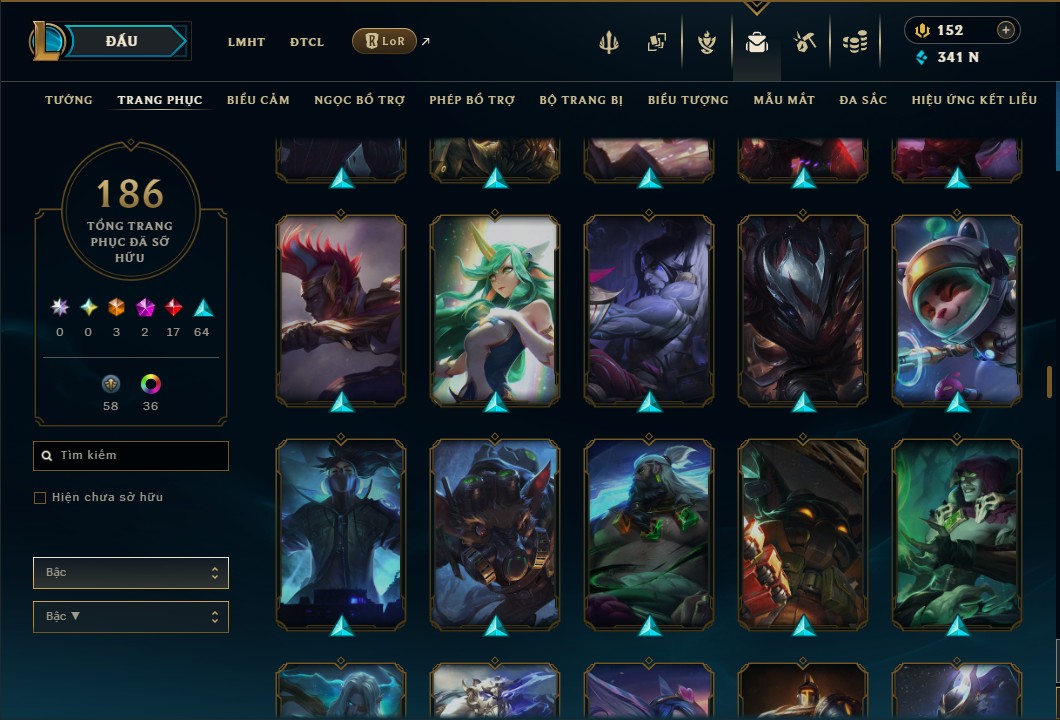The image size is (1060, 720).
Task: Open the Bậc ▼ sort order dropdown
Action: pyautogui.click(x=131, y=617)
